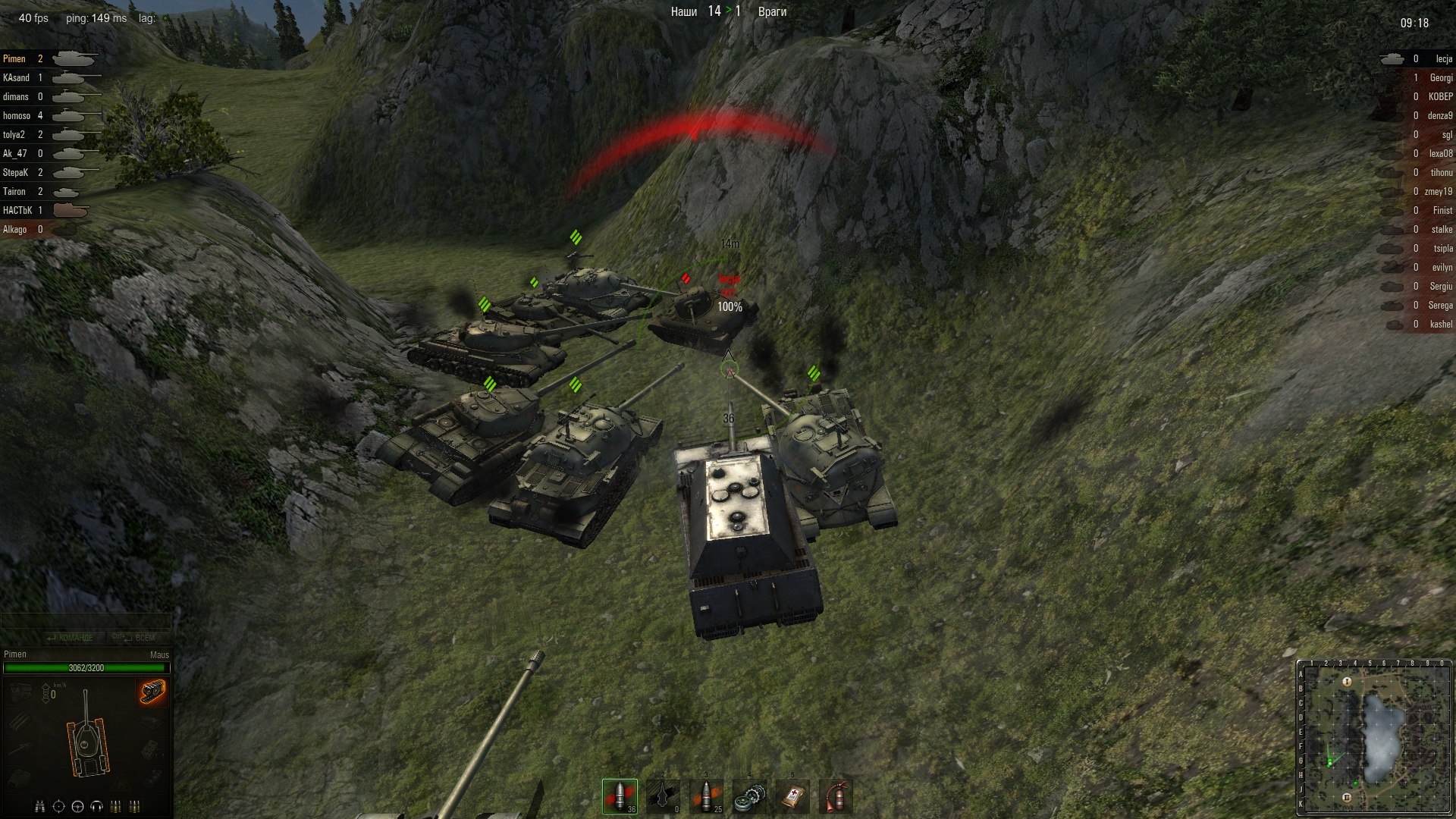The width and height of the screenshot is (1456, 819).
Task: Select ally НАСТЬК in the team list
Action: click(x=17, y=211)
